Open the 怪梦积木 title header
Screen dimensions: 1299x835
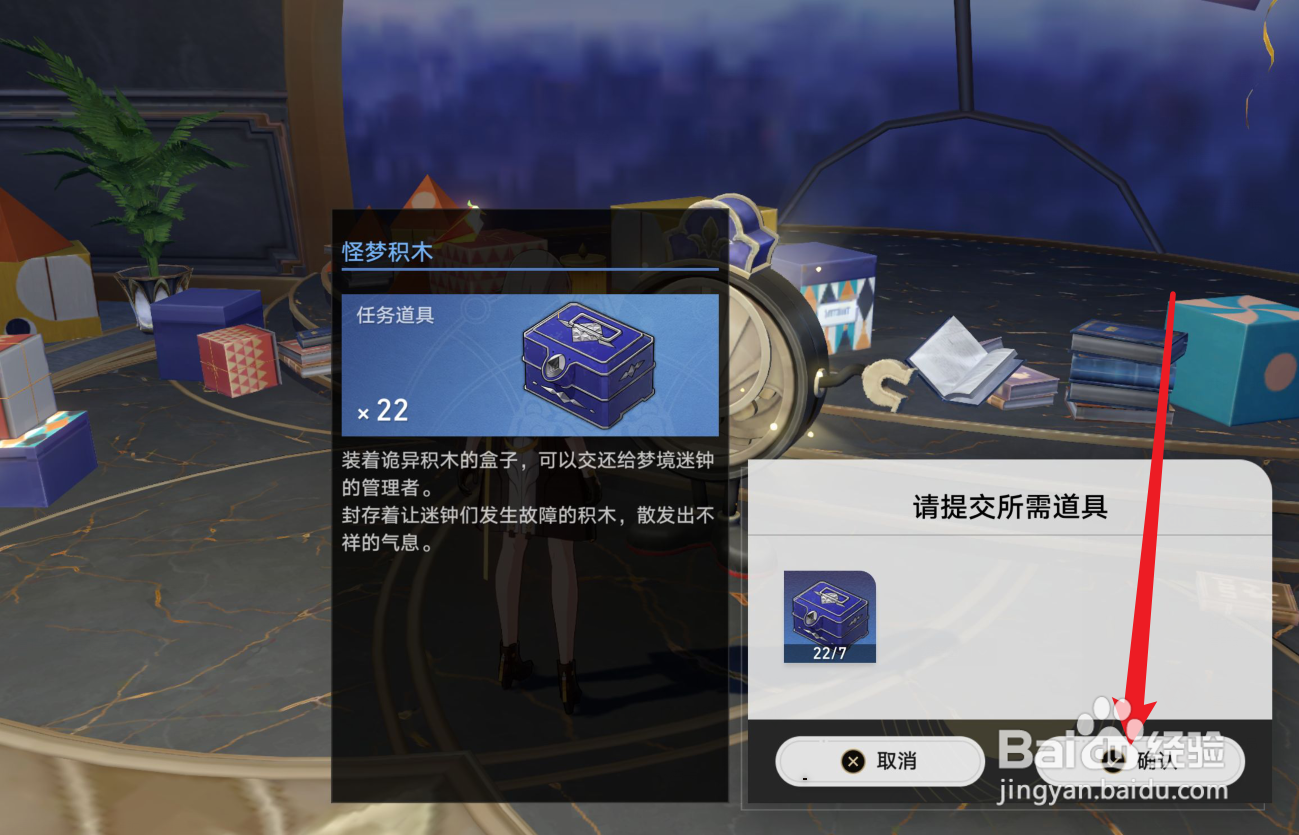[x=388, y=252]
